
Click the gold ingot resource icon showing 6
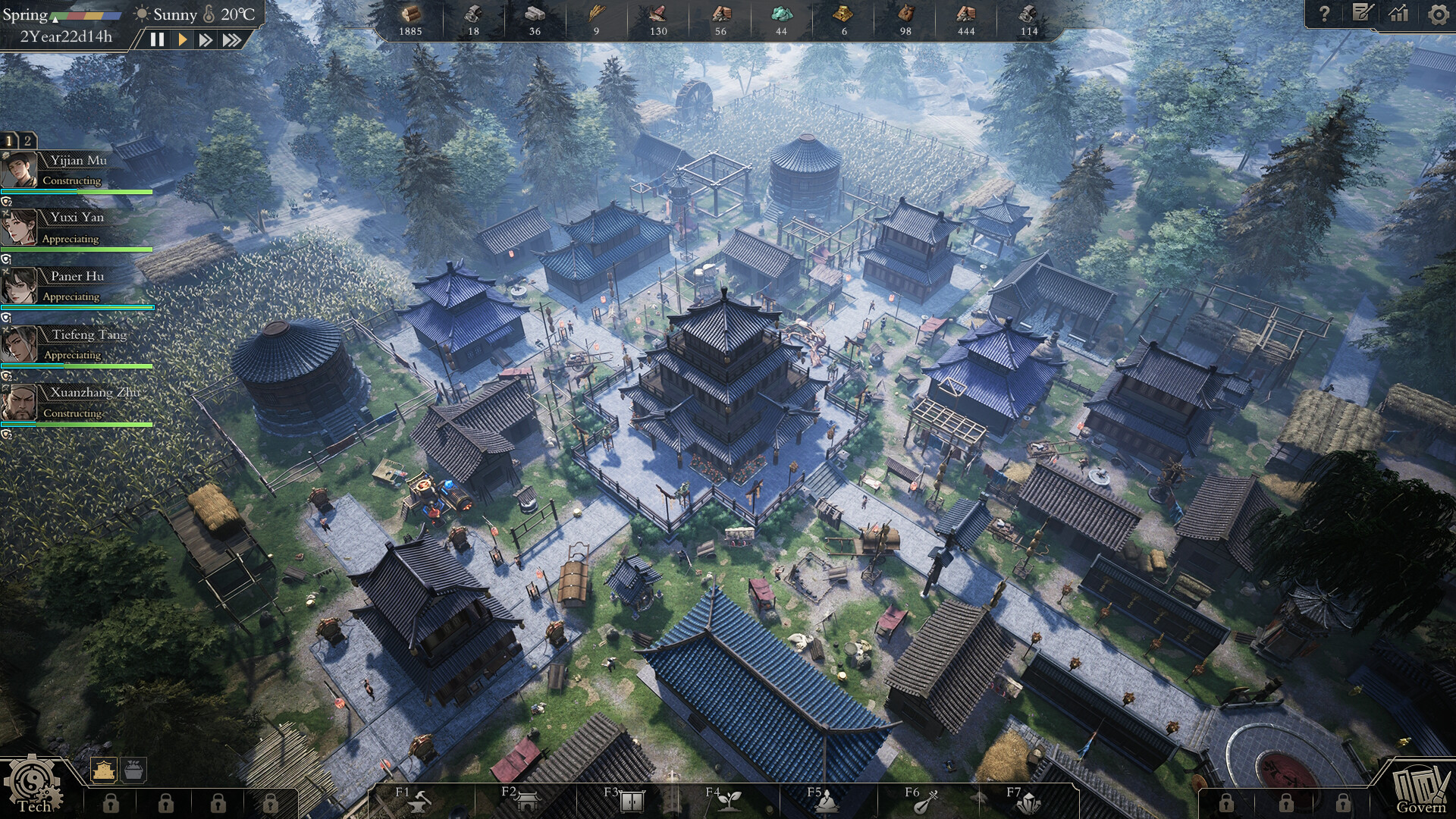843,14
